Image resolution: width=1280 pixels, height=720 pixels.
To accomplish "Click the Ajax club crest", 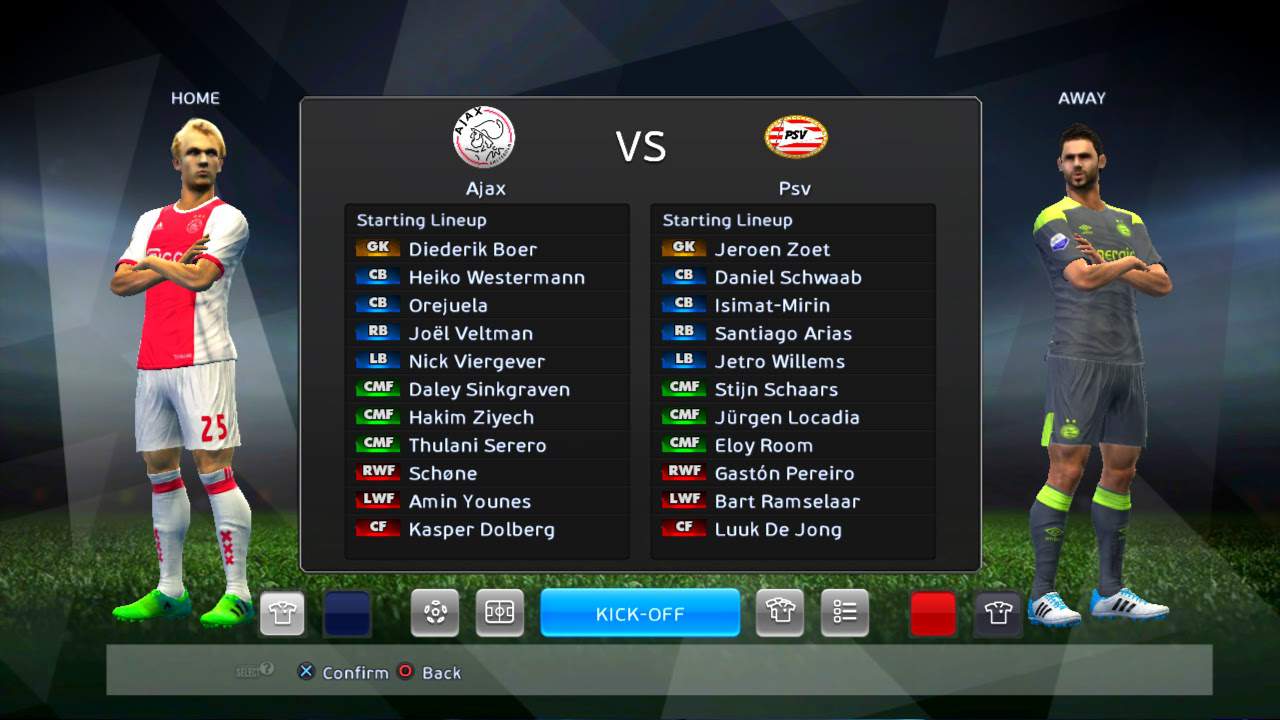I will (x=484, y=137).
